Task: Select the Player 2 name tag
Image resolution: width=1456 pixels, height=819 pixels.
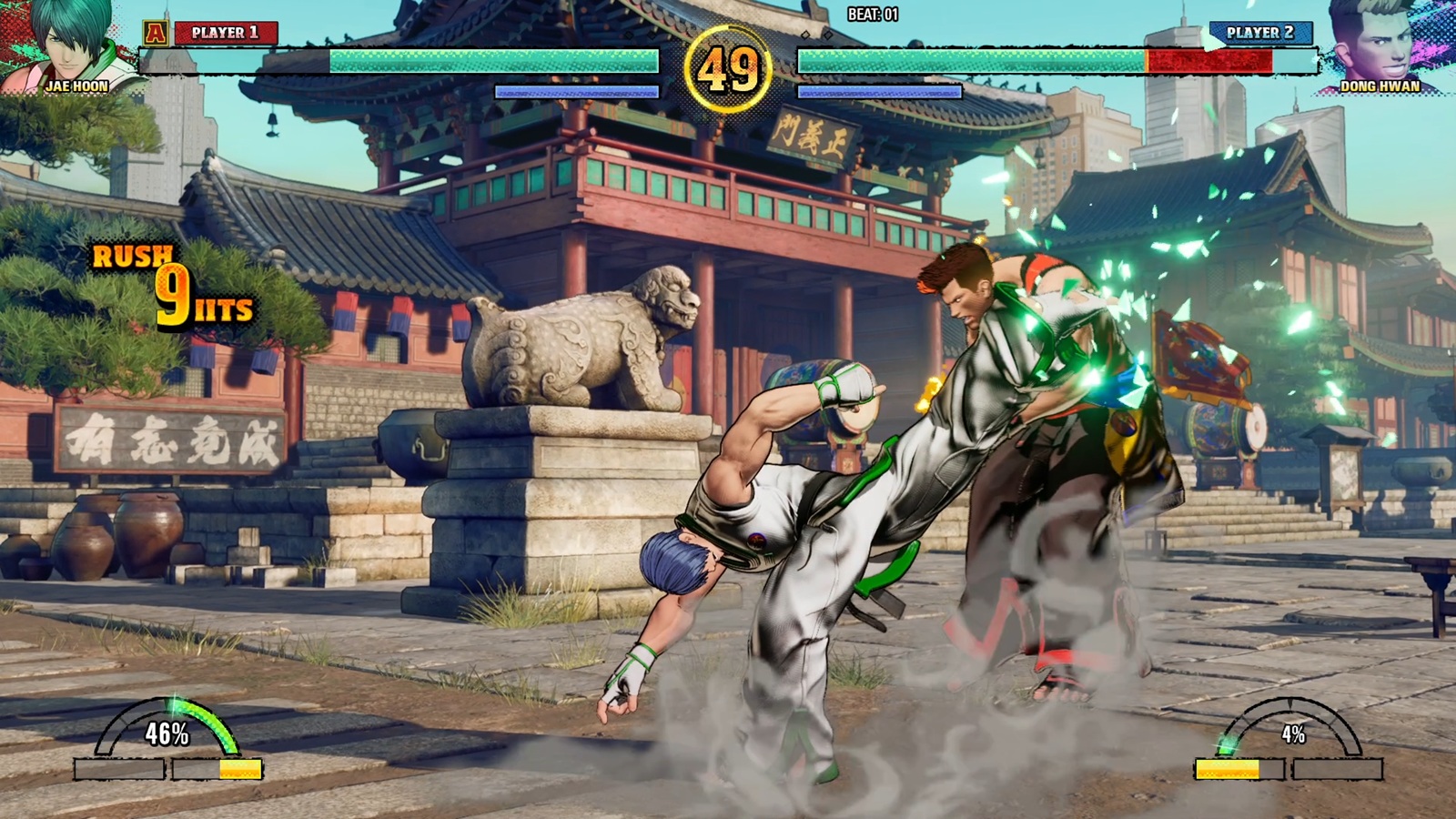Action: click(1259, 33)
